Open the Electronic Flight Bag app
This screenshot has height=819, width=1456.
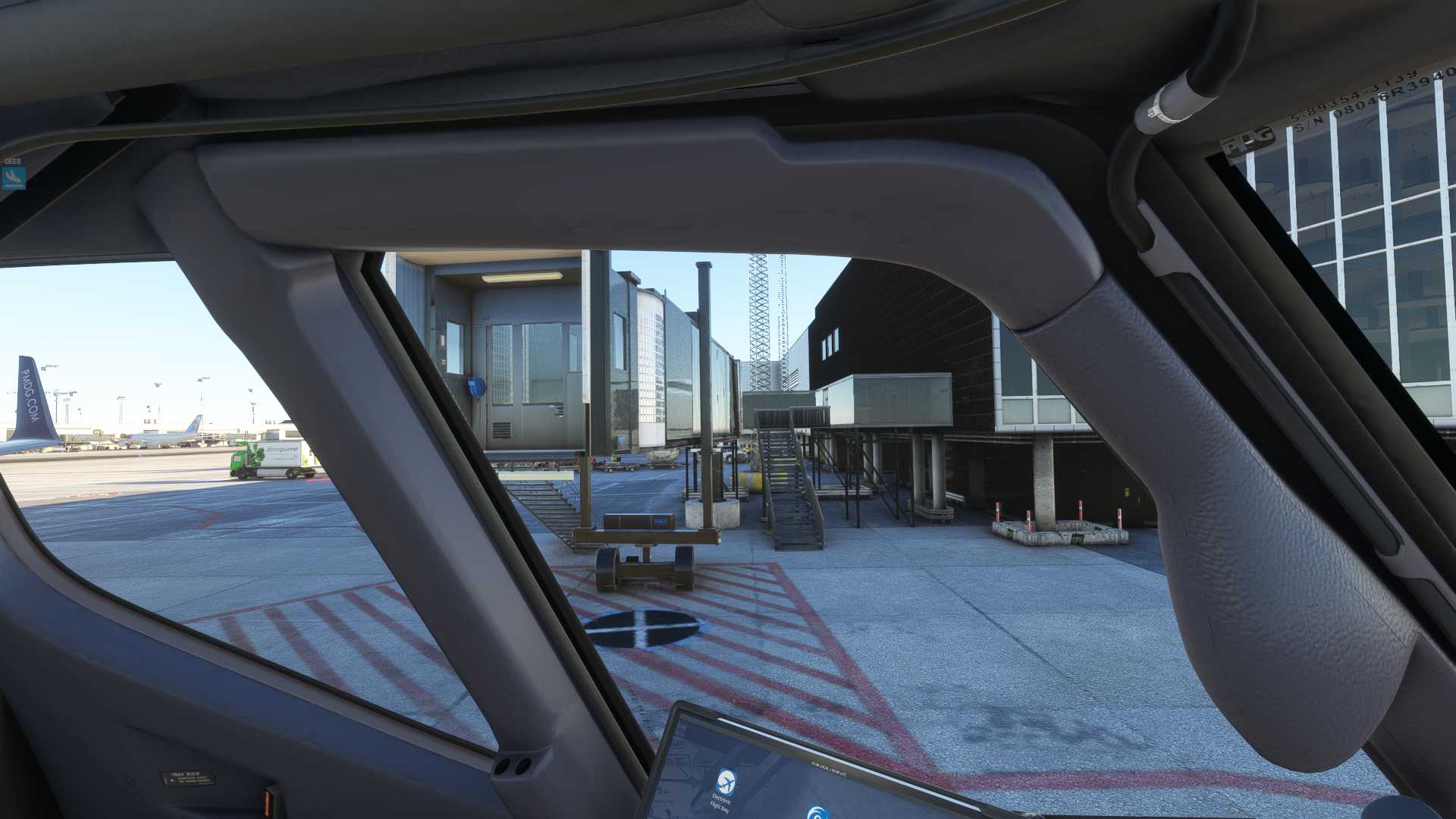click(x=726, y=781)
